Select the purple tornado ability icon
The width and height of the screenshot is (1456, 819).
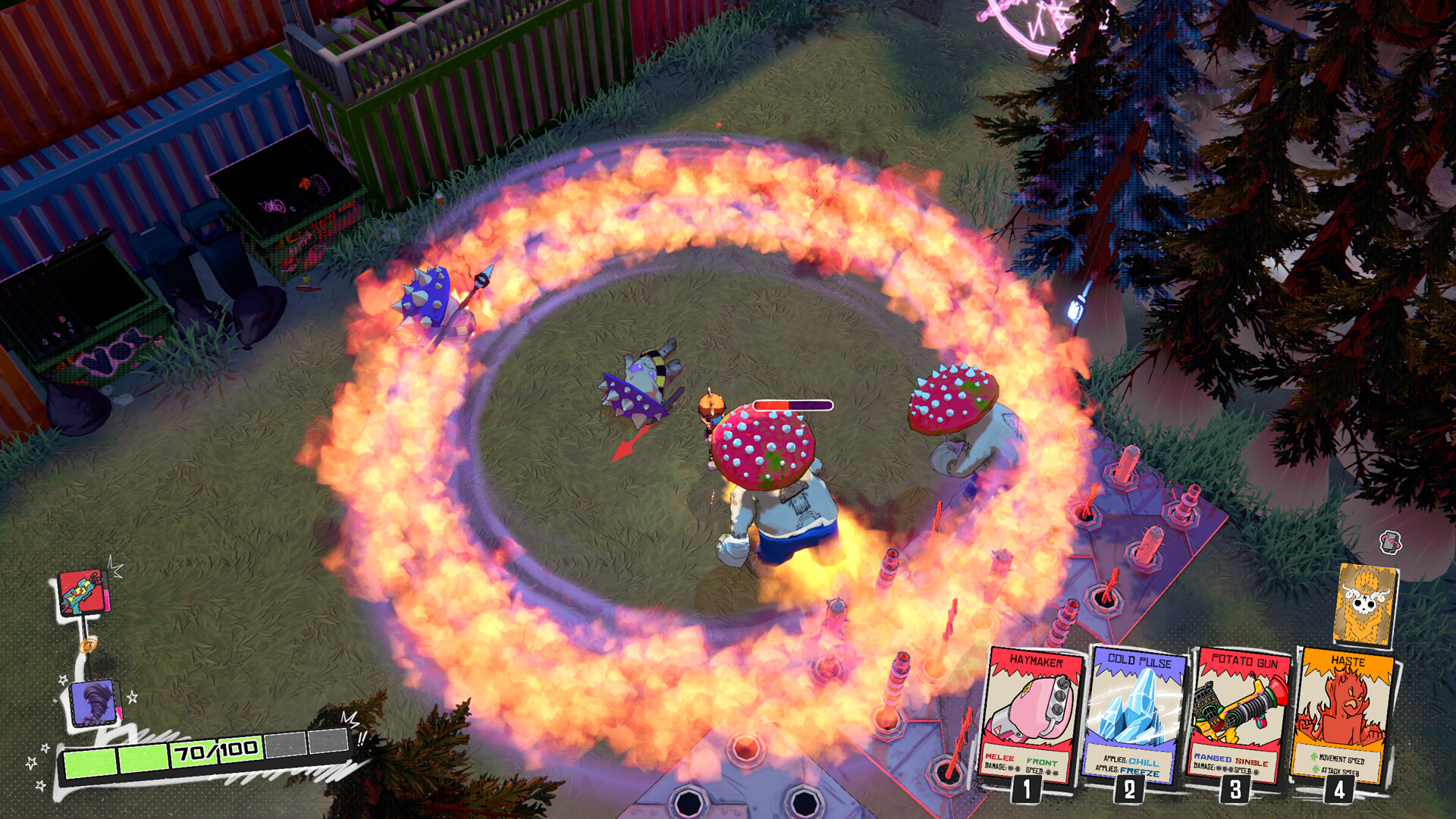(x=92, y=702)
